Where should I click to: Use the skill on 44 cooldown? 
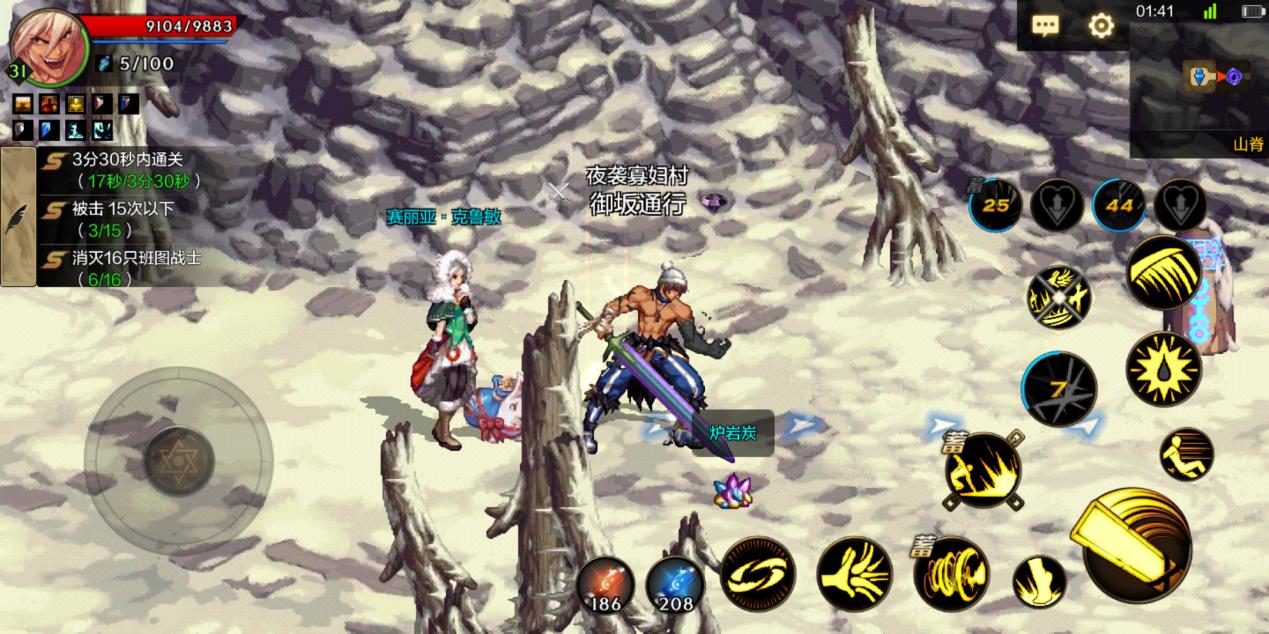[x=1119, y=205]
